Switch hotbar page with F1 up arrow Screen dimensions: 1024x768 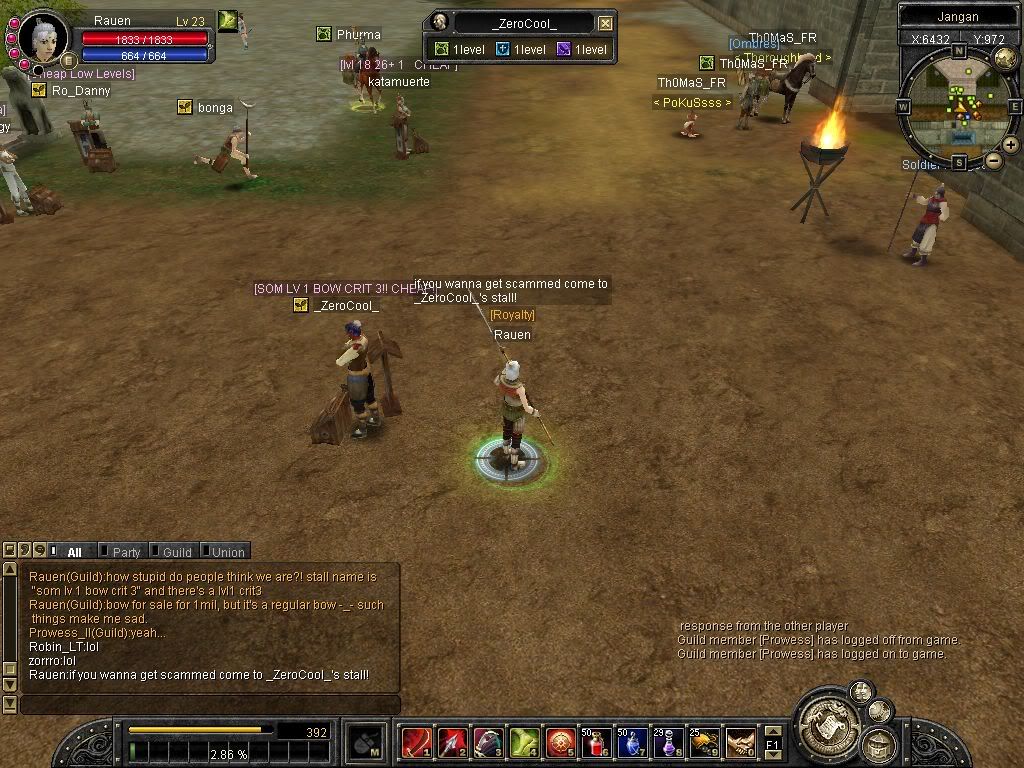(773, 732)
